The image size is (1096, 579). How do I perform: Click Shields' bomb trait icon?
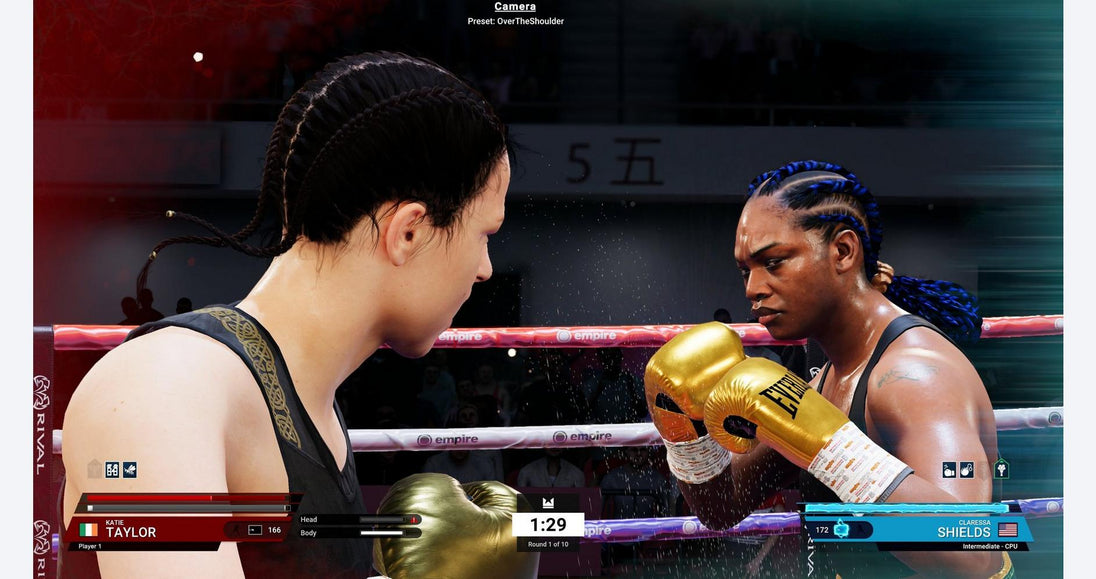click(966, 469)
